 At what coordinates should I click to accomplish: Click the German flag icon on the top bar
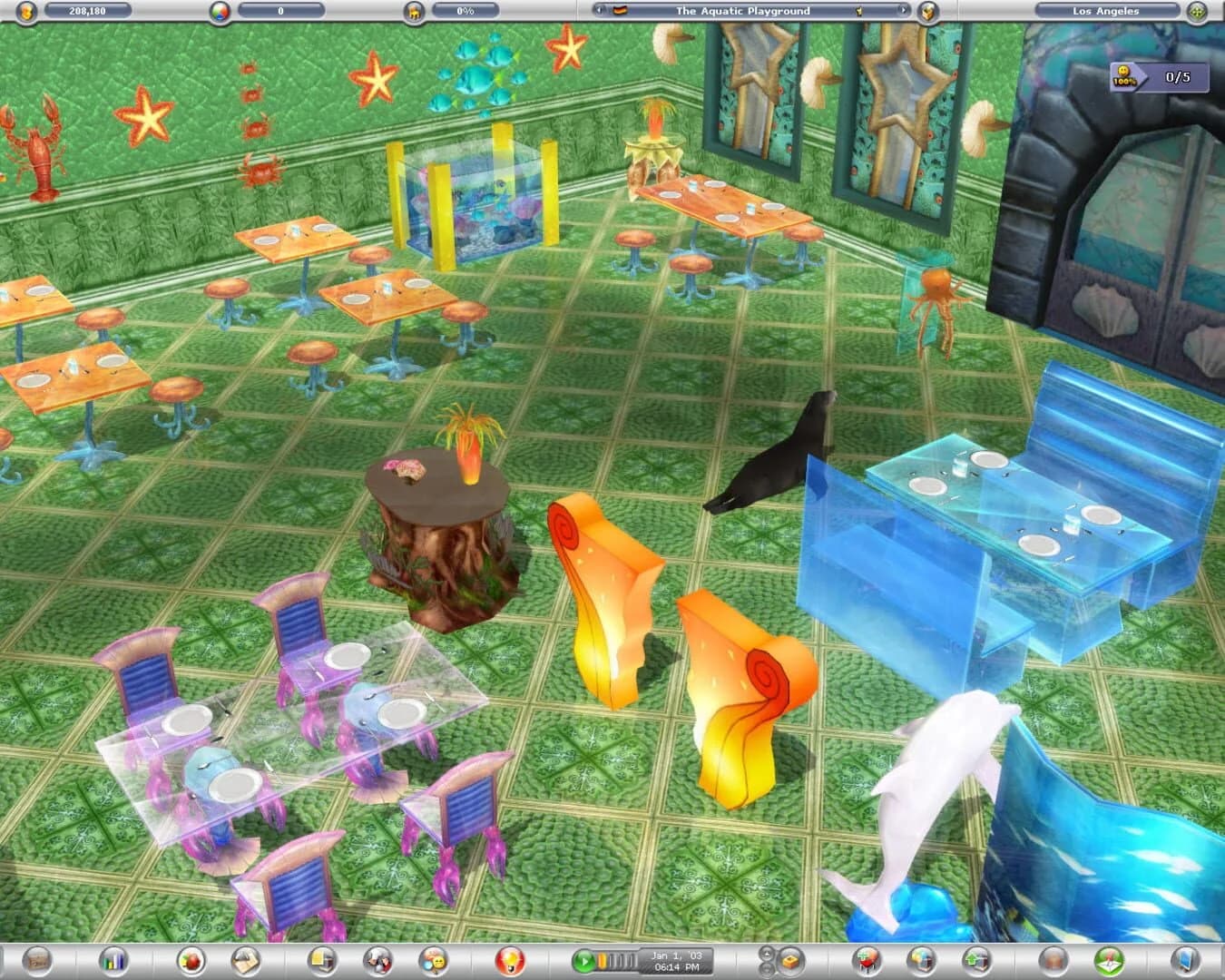[x=621, y=11]
